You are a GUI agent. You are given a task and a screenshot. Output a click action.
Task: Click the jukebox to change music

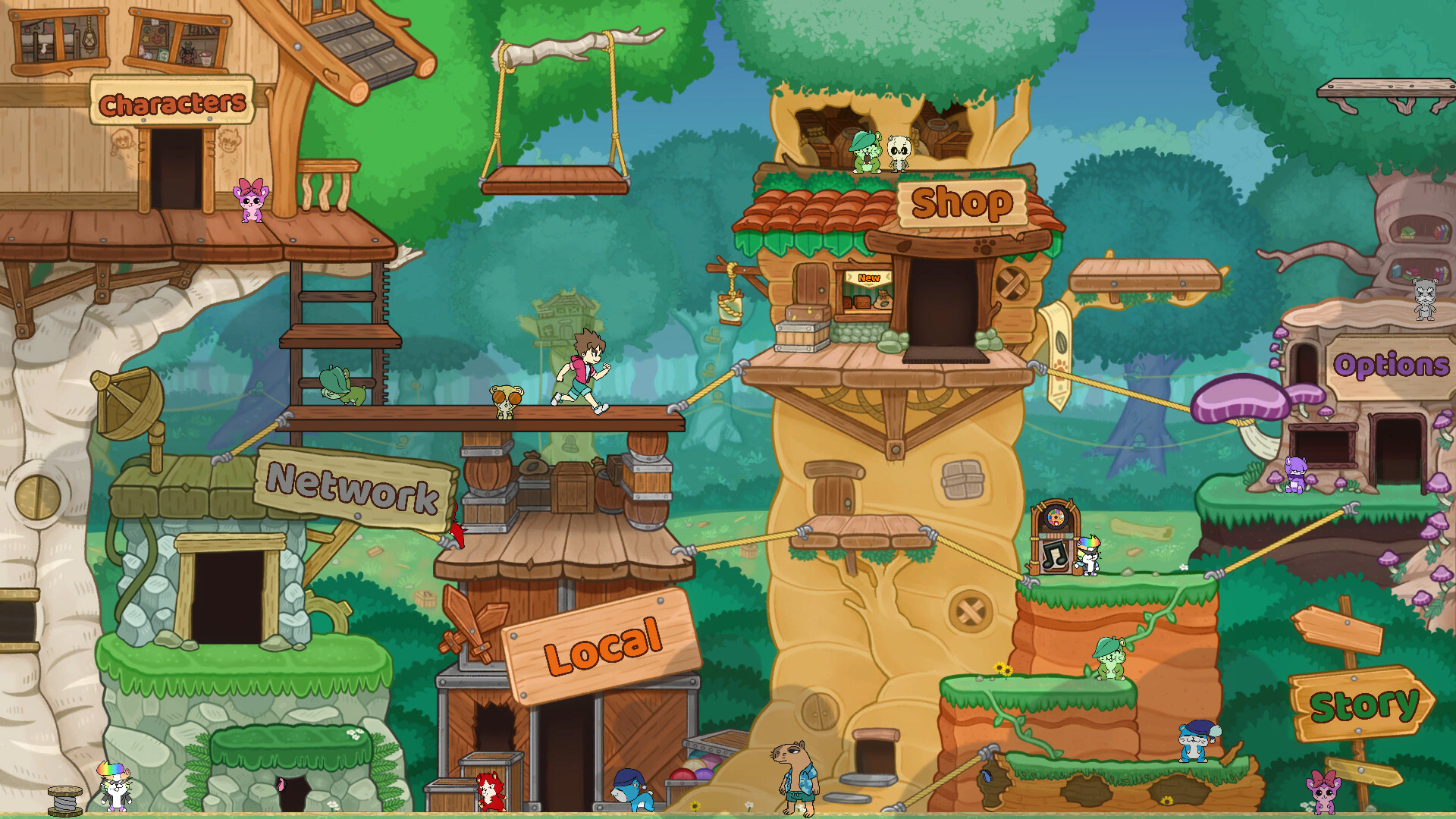[x=1053, y=535]
